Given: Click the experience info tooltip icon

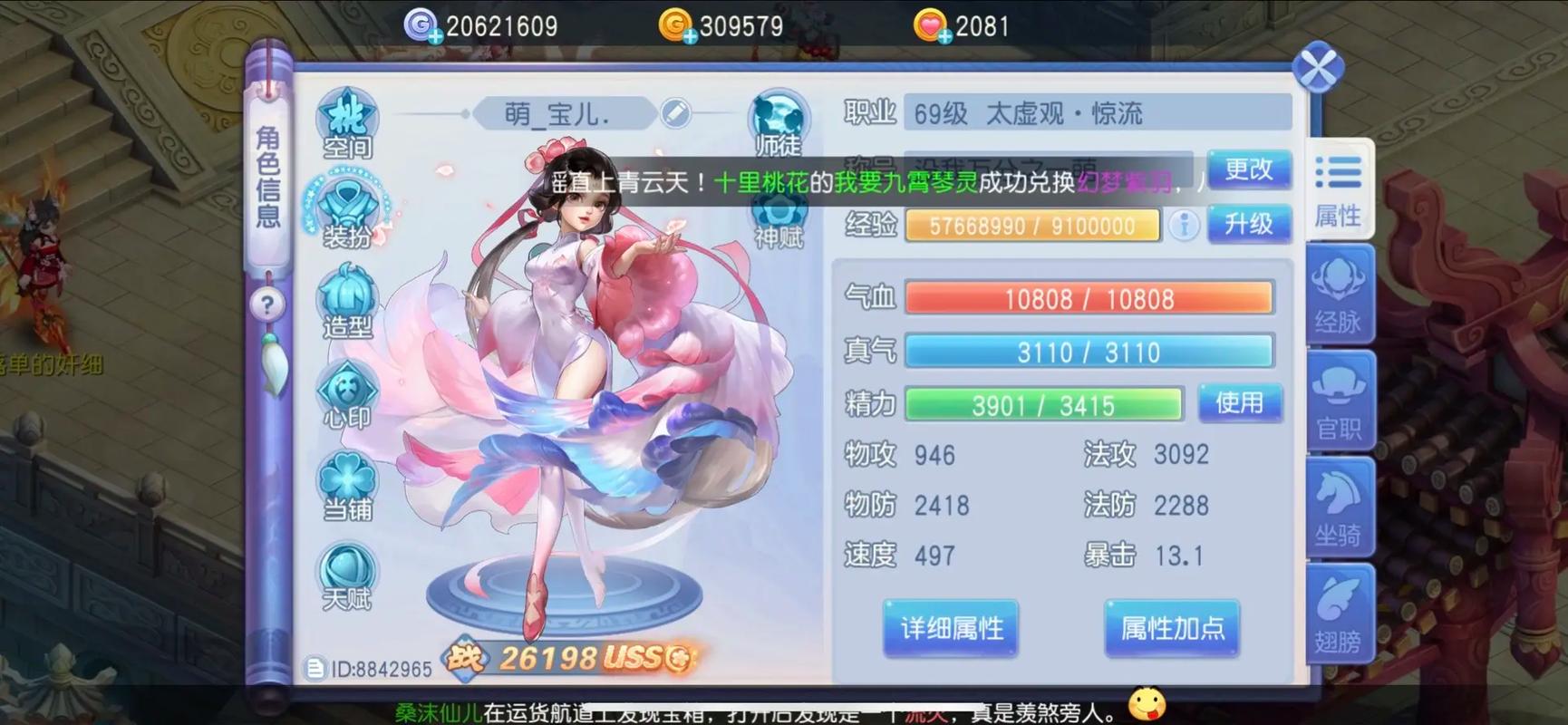Looking at the screenshot, I should pyautogui.click(x=1183, y=227).
